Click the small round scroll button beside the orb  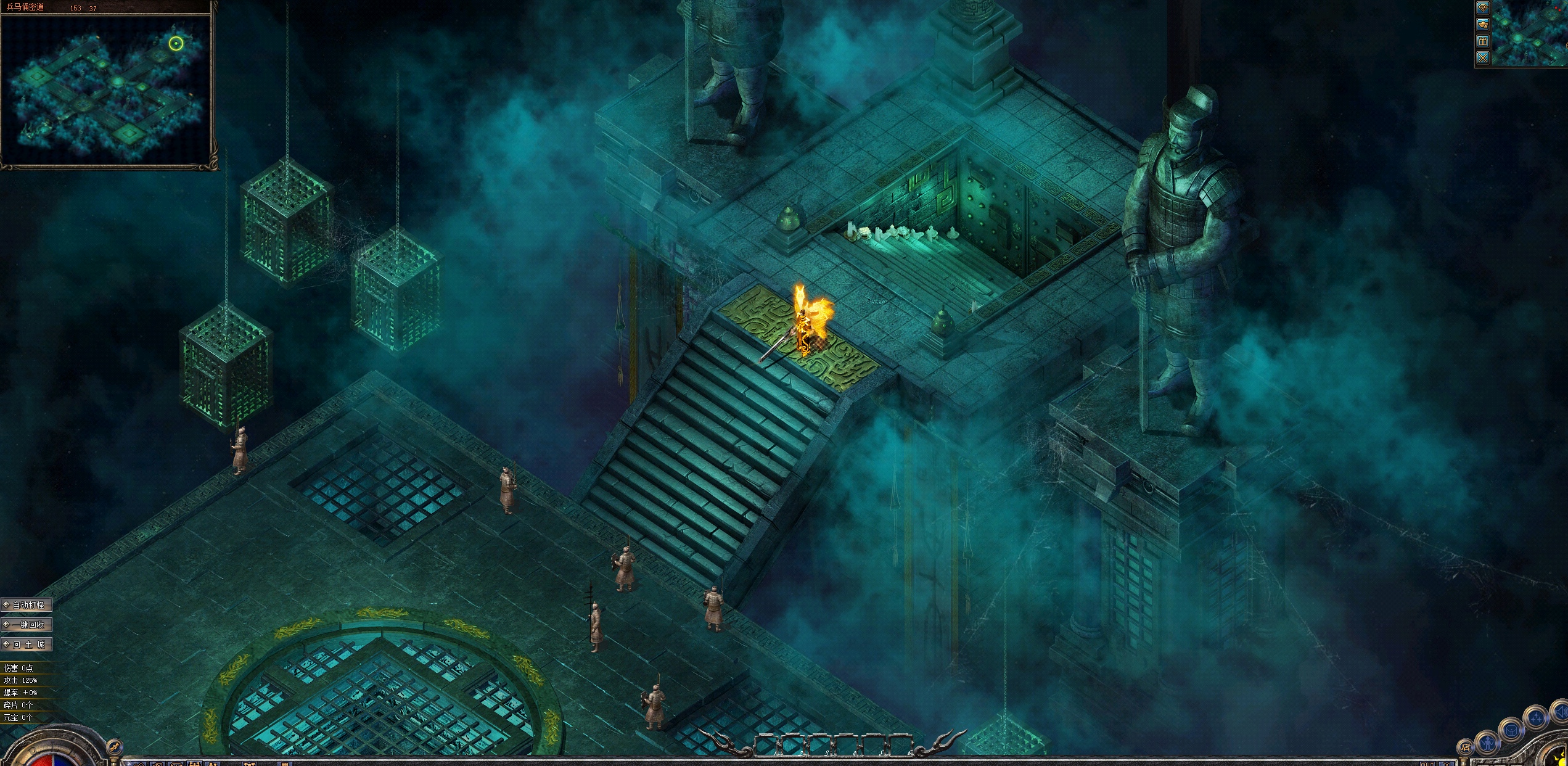click(x=114, y=747)
